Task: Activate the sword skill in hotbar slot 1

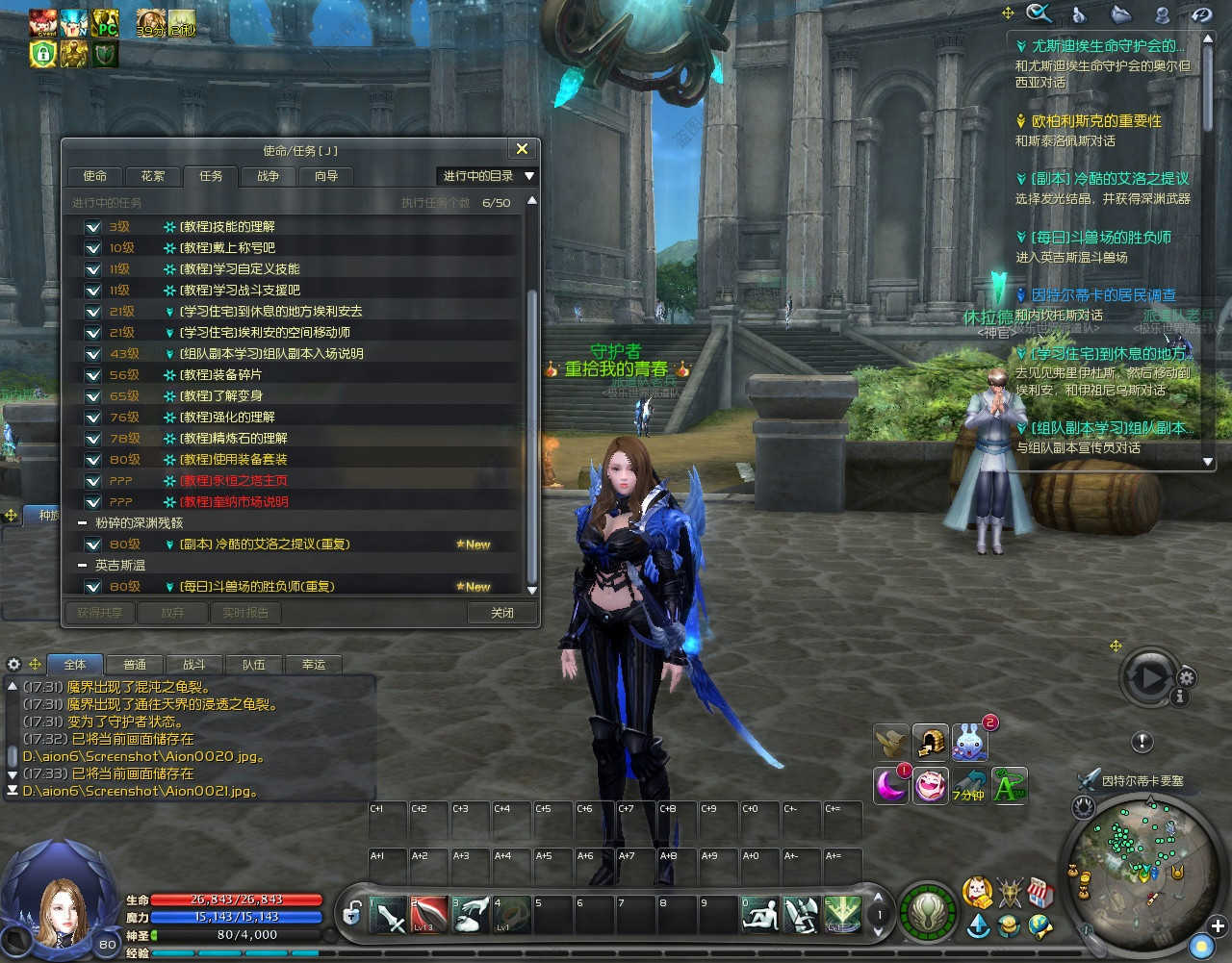Action: pos(390,915)
